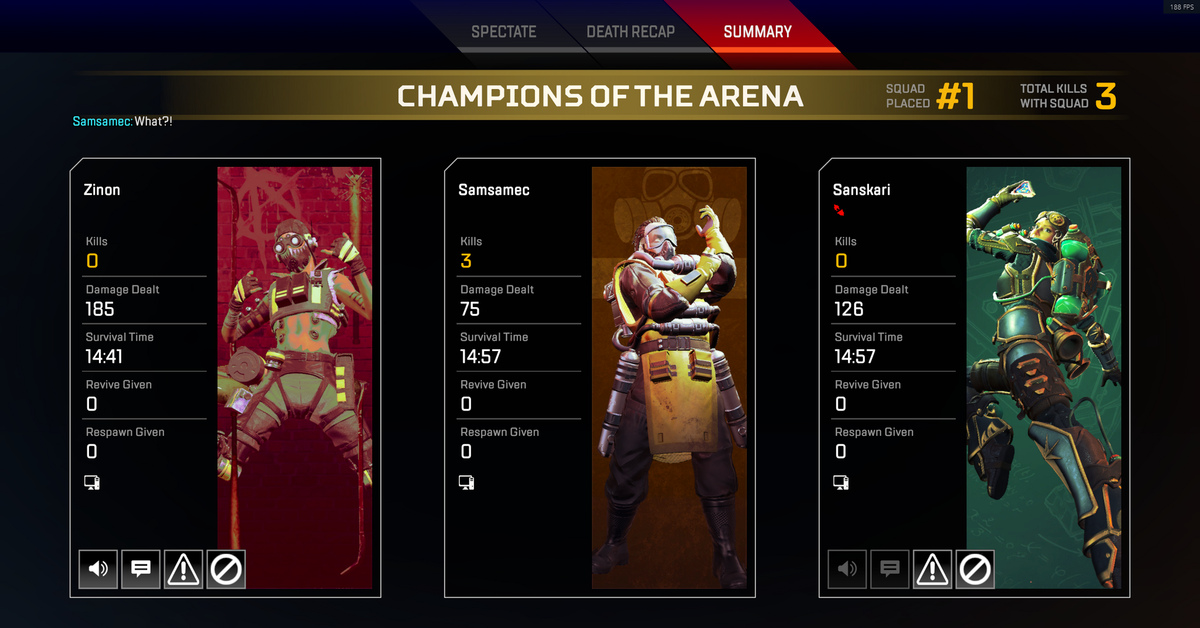The width and height of the screenshot is (1200, 628).
Task: Toggle Sanskari's text chat mute
Action: (x=890, y=569)
